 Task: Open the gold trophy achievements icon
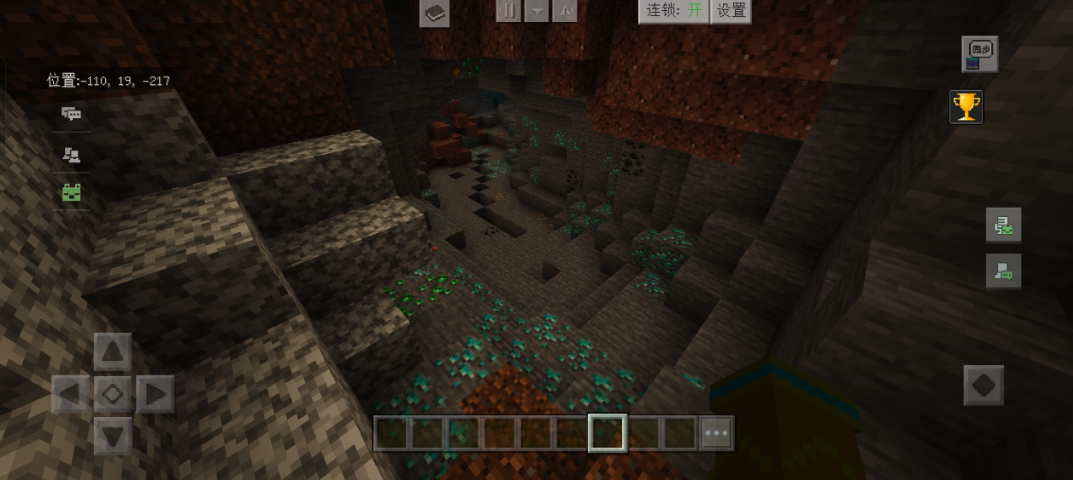966,106
